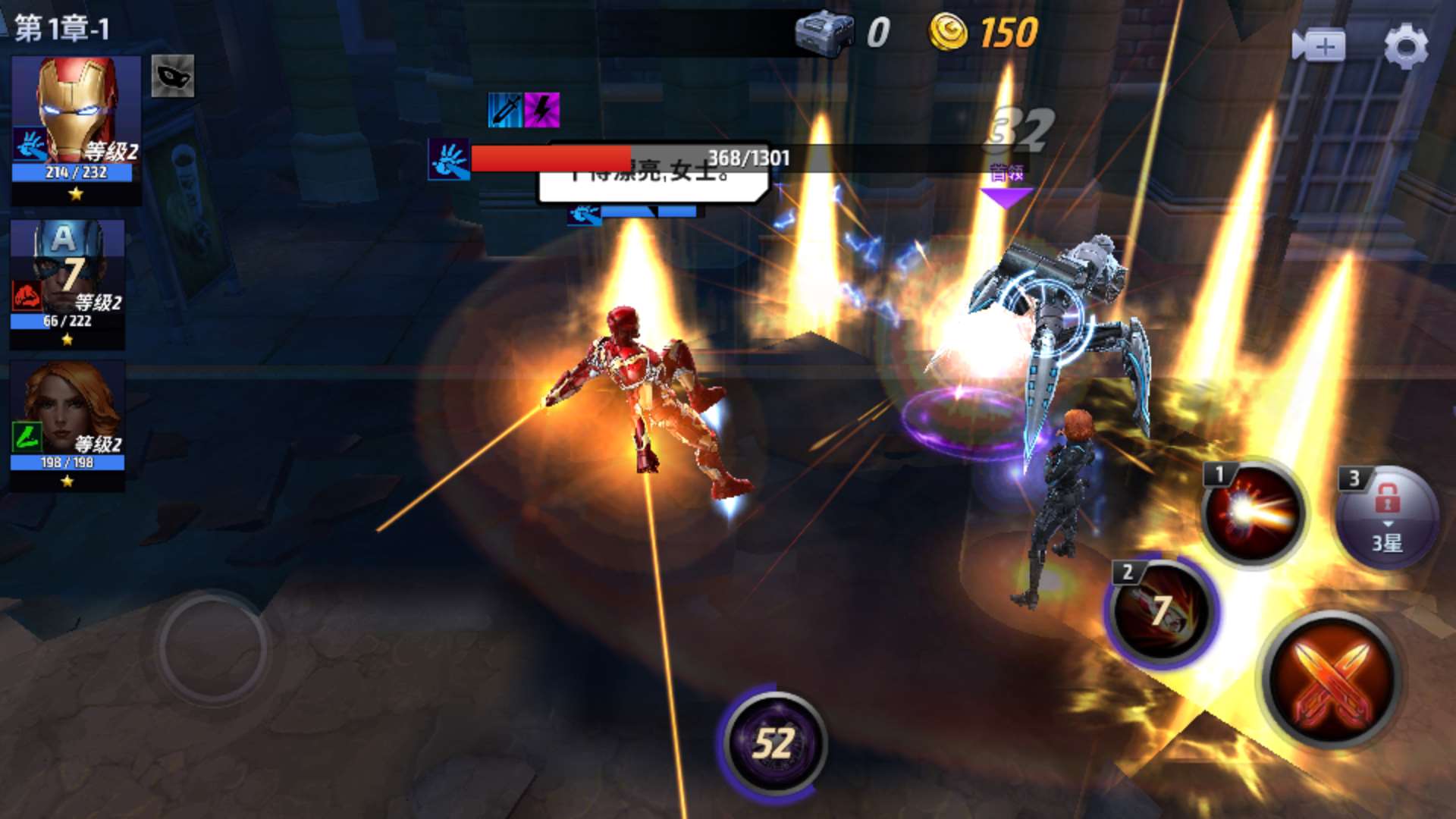Touch the virtual joystick circle

(213, 648)
